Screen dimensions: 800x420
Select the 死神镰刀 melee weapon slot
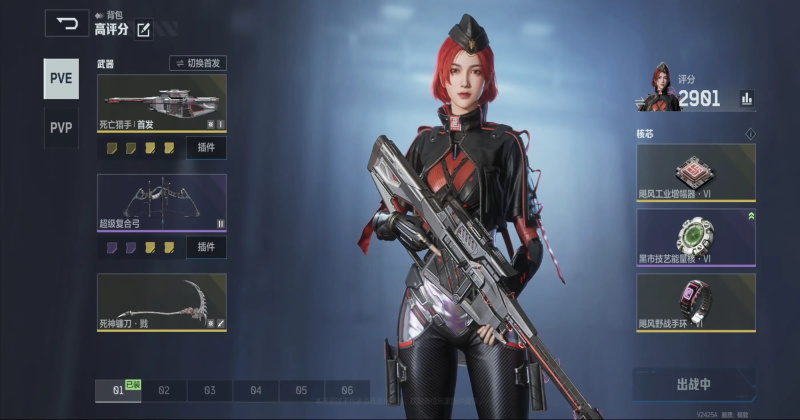[161, 302]
